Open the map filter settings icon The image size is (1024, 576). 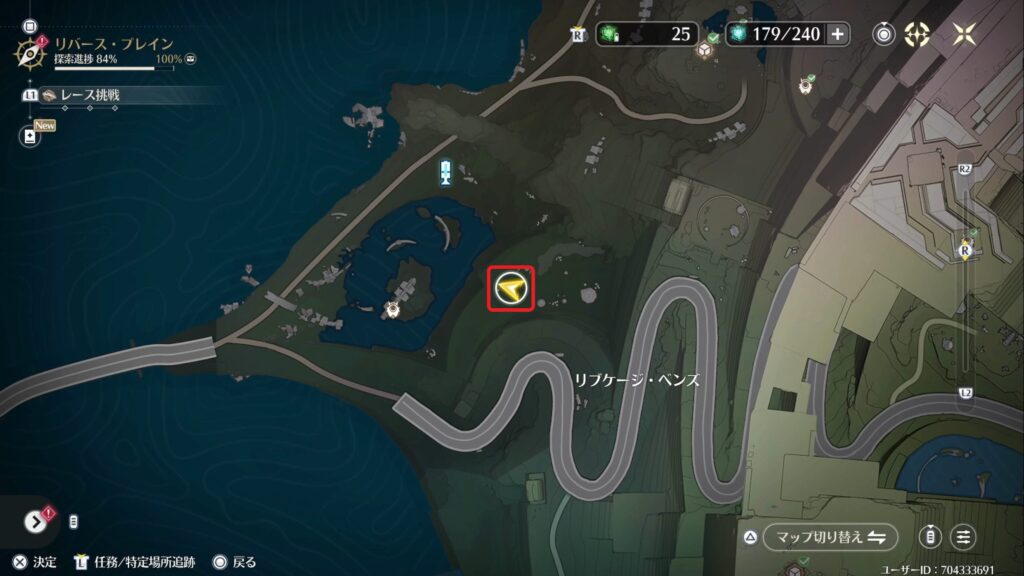[x=963, y=537]
